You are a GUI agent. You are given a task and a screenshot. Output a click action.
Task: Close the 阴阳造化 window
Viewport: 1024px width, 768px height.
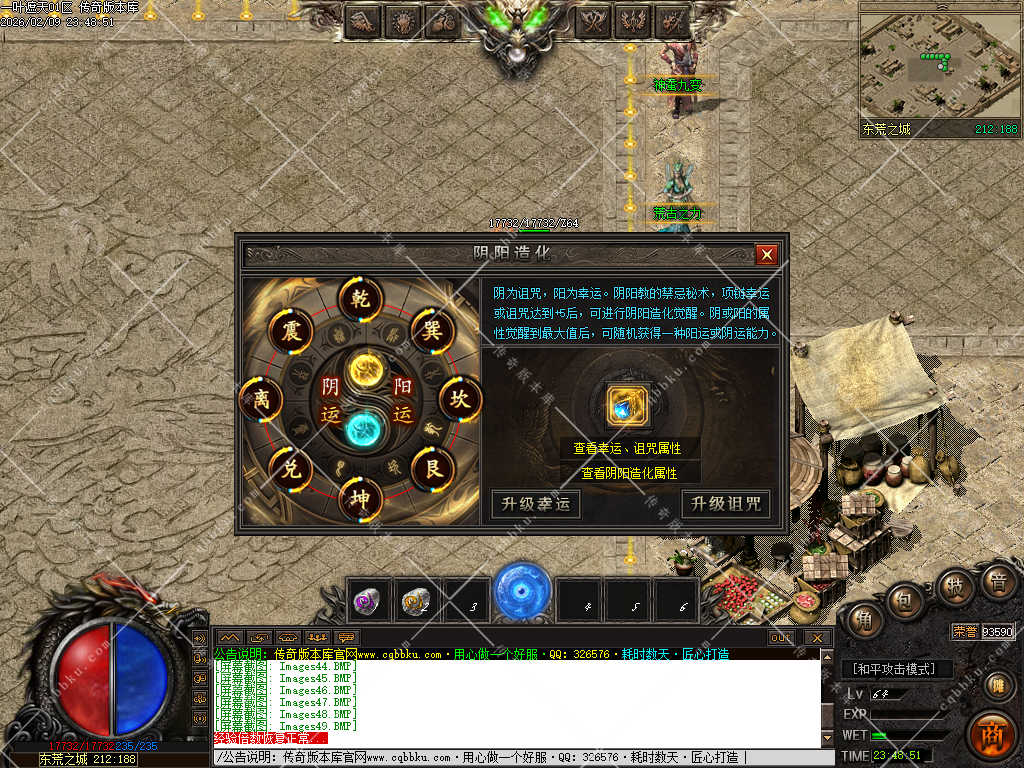(767, 255)
